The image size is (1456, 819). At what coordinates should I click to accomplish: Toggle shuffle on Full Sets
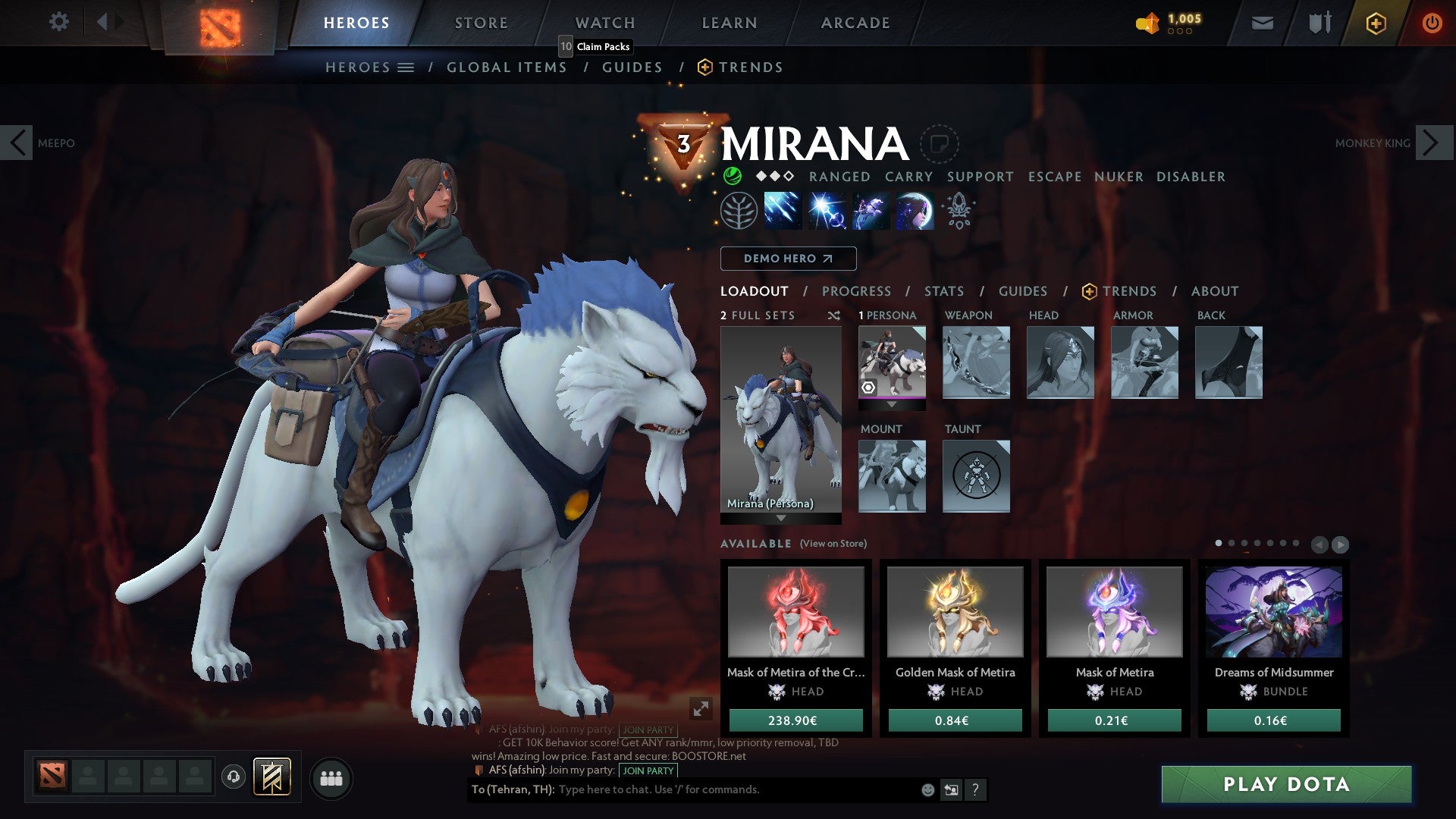pyautogui.click(x=834, y=315)
